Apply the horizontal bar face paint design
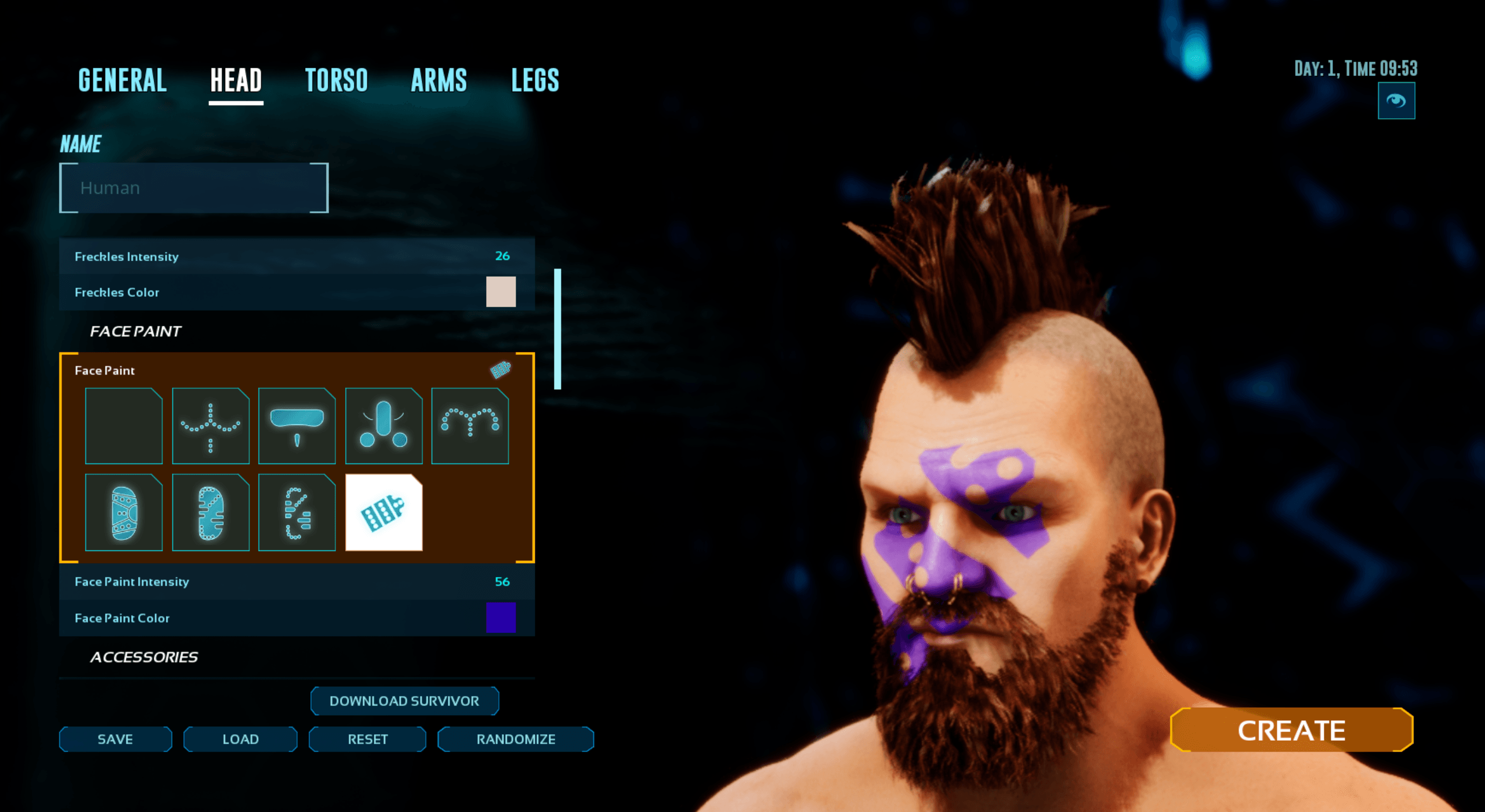Screen dimensions: 1485x812 296,426
